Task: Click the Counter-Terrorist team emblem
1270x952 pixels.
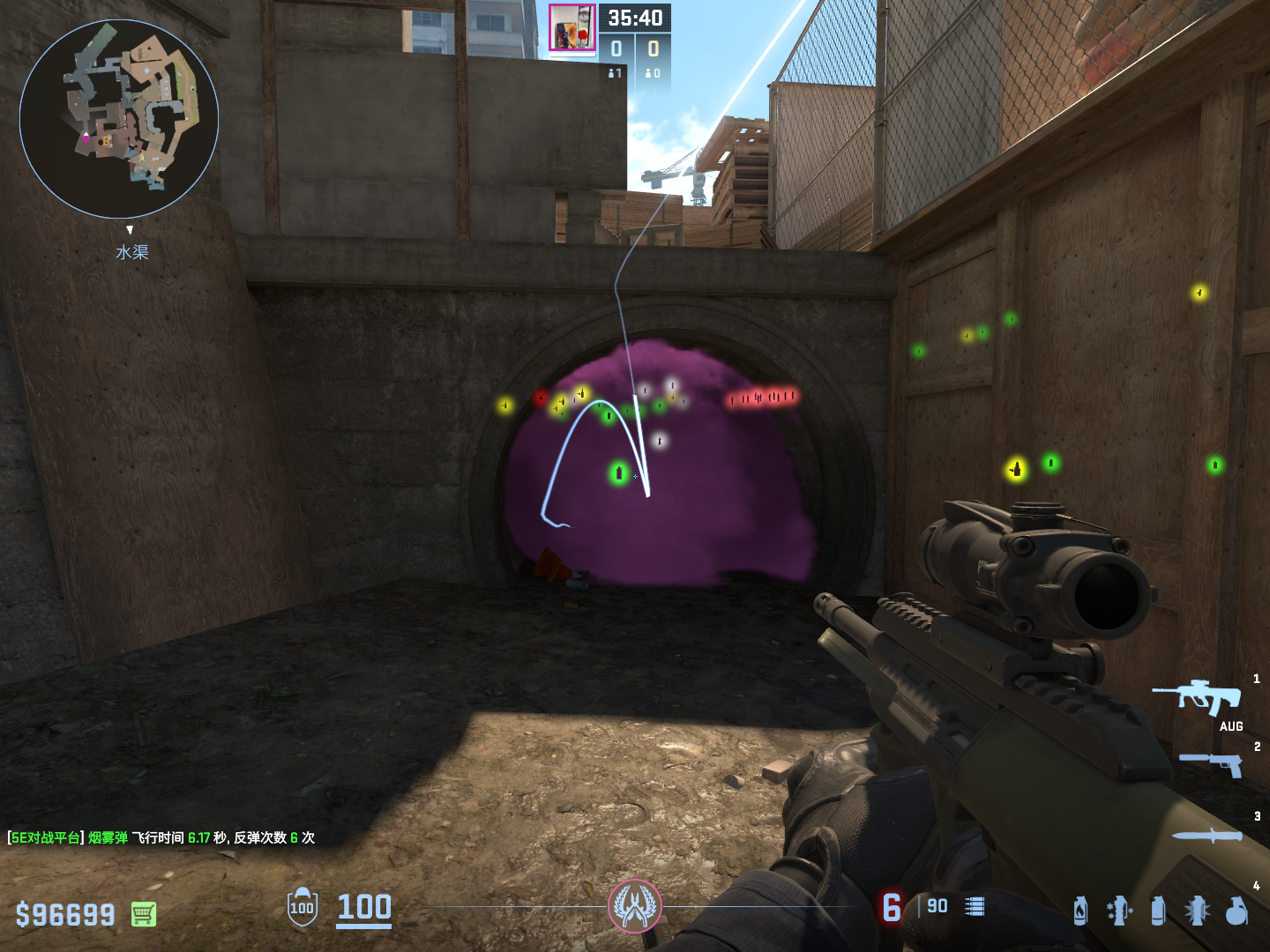Action: coord(635,905)
